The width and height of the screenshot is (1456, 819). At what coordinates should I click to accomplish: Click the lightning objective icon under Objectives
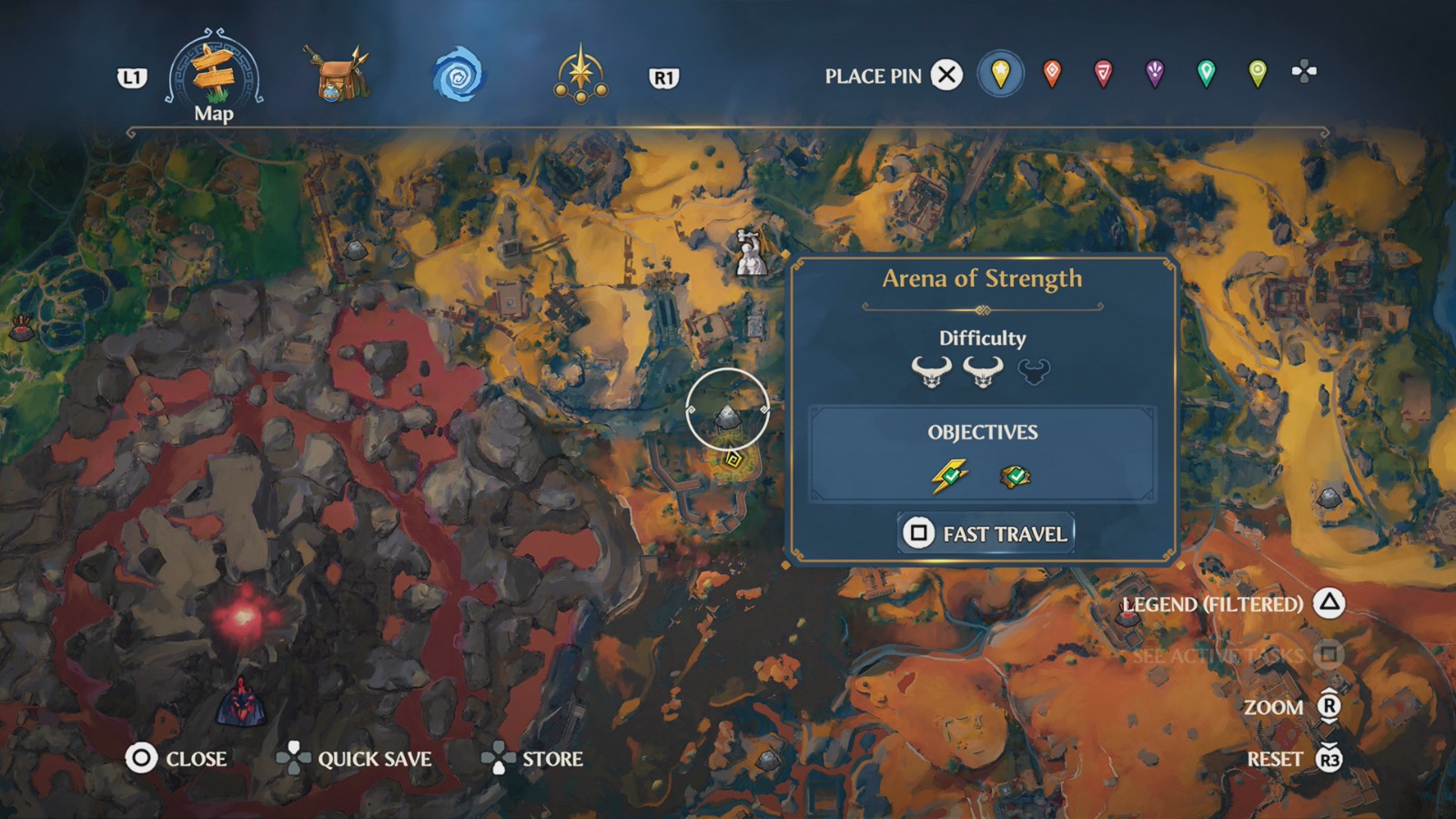pyautogui.click(x=948, y=474)
